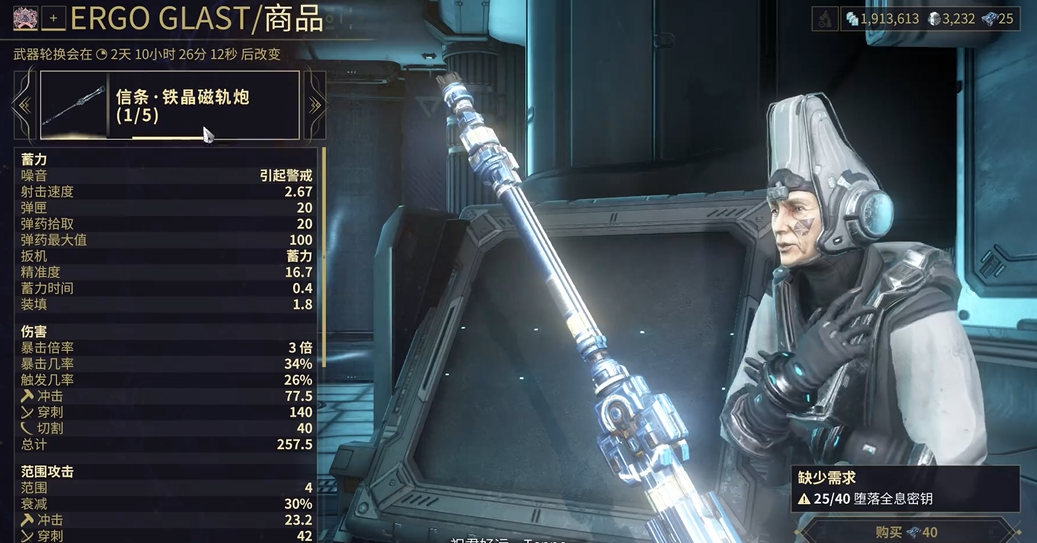Click the 购买 purchase button
Screen dimensions: 1037x543
[906, 531]
